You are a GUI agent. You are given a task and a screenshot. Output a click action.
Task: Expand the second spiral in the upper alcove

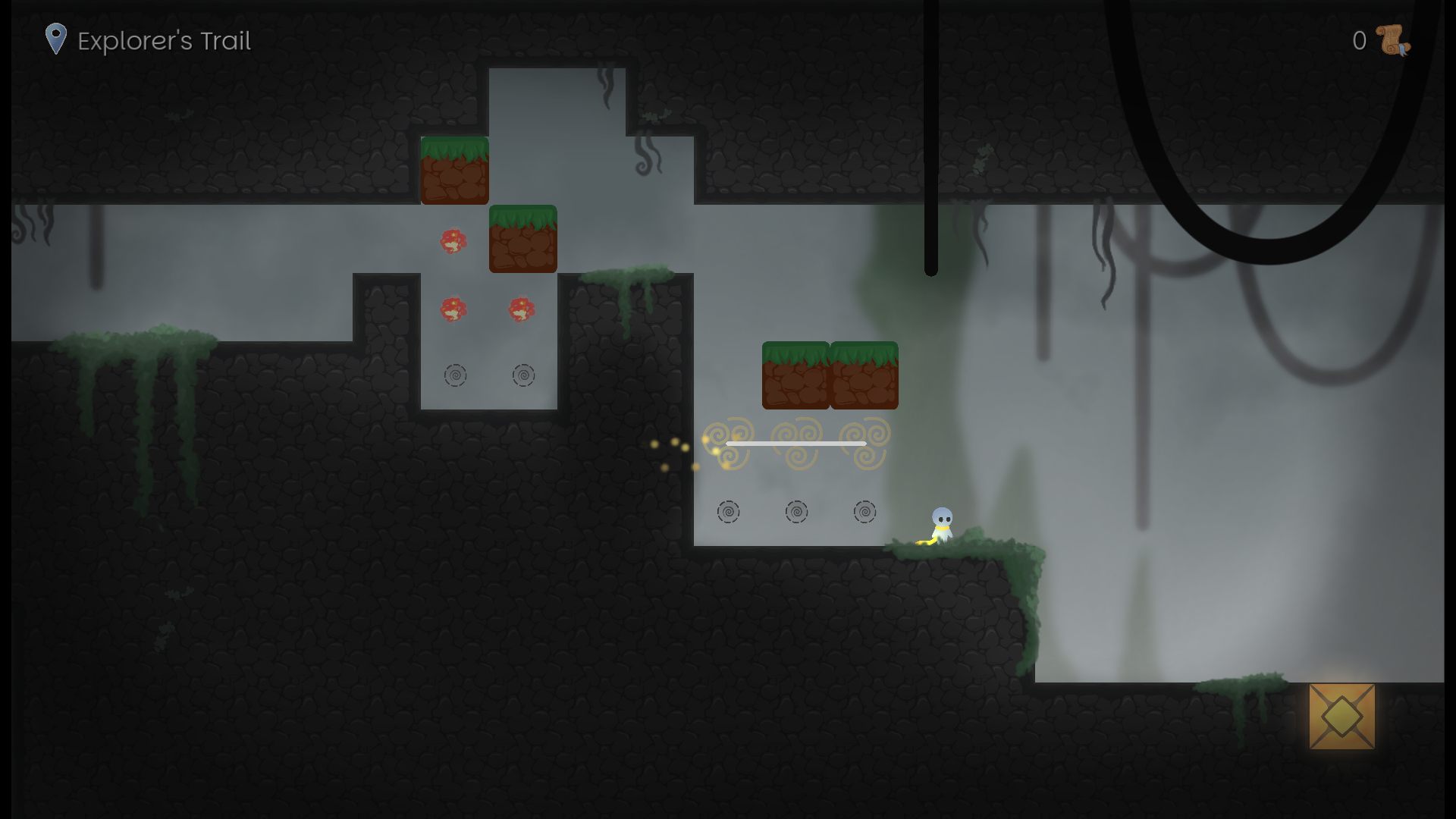(x=524, y=375)
